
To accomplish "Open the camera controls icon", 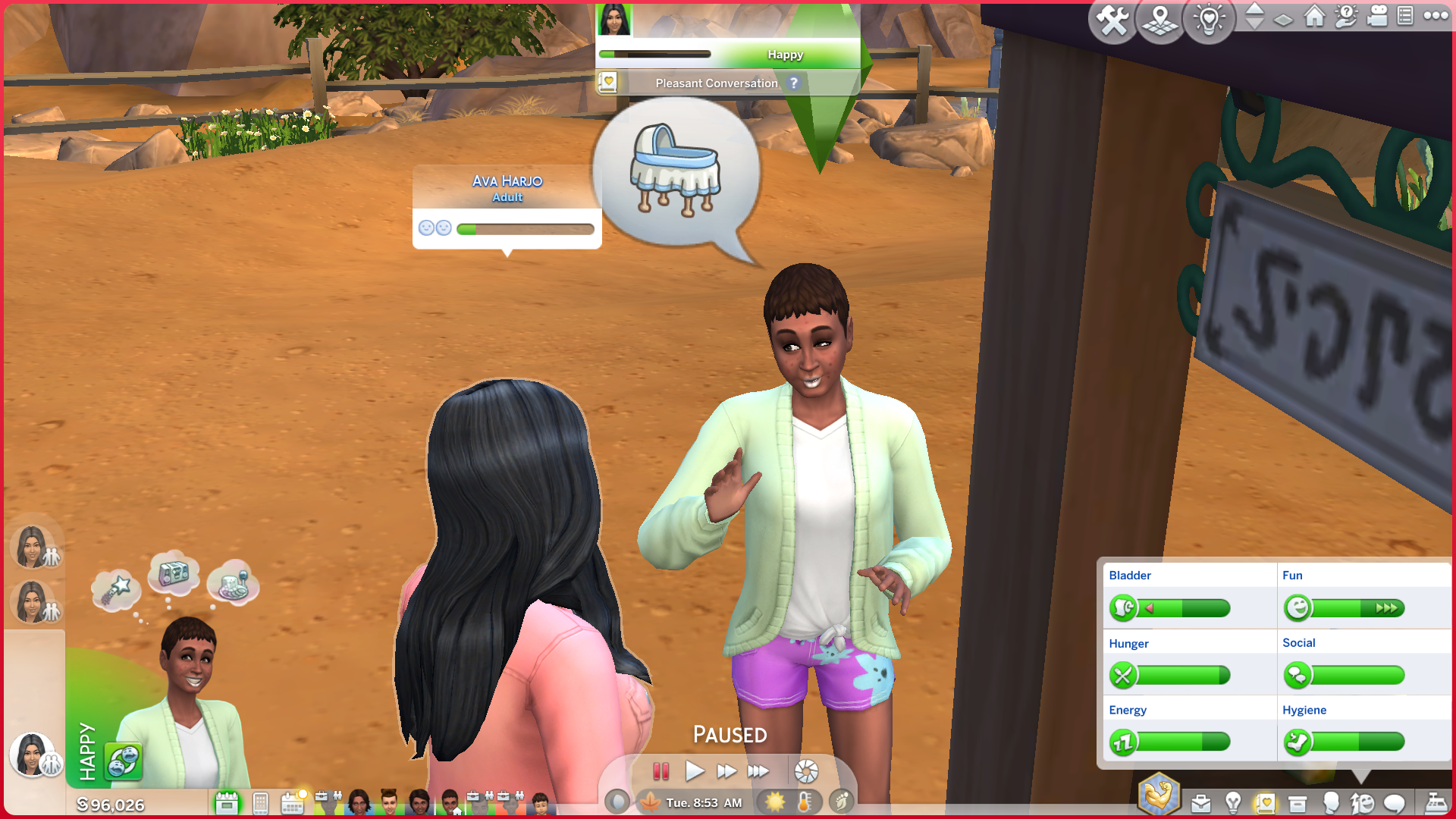I will coord(1377,16).
